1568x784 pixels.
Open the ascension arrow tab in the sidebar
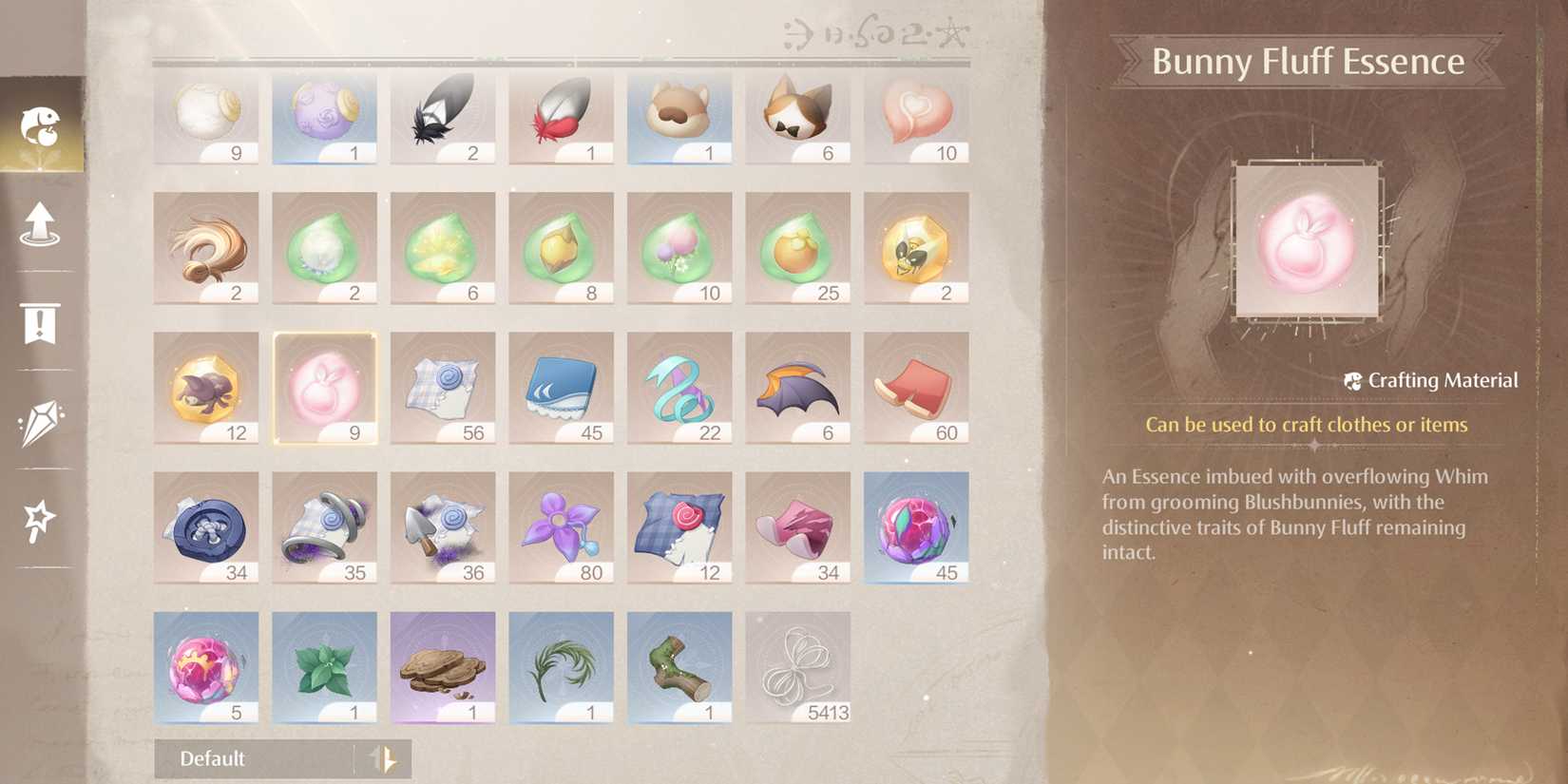click(40, 223)
